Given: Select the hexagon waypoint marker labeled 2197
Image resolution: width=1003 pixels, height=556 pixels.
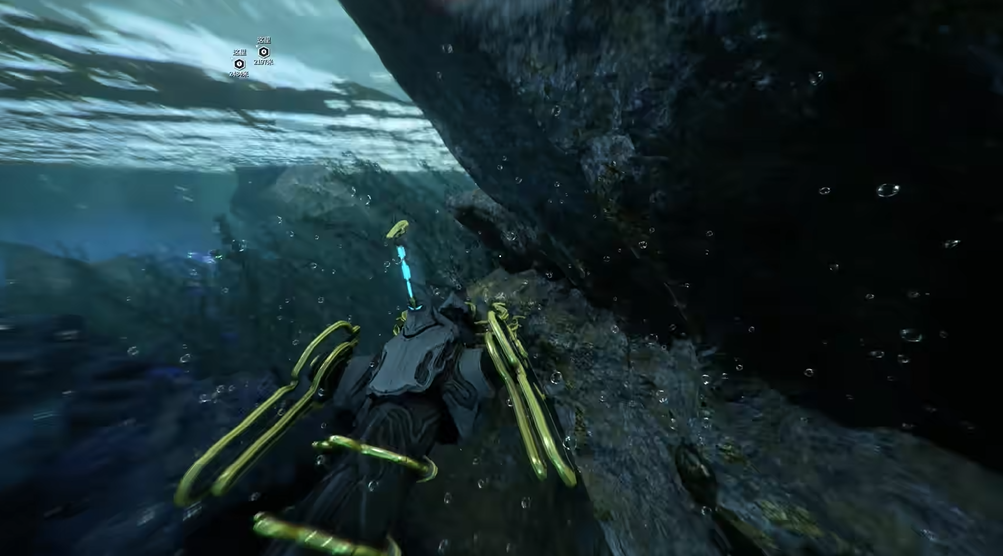Looking at the screenshot, I should tap(264, 51).
